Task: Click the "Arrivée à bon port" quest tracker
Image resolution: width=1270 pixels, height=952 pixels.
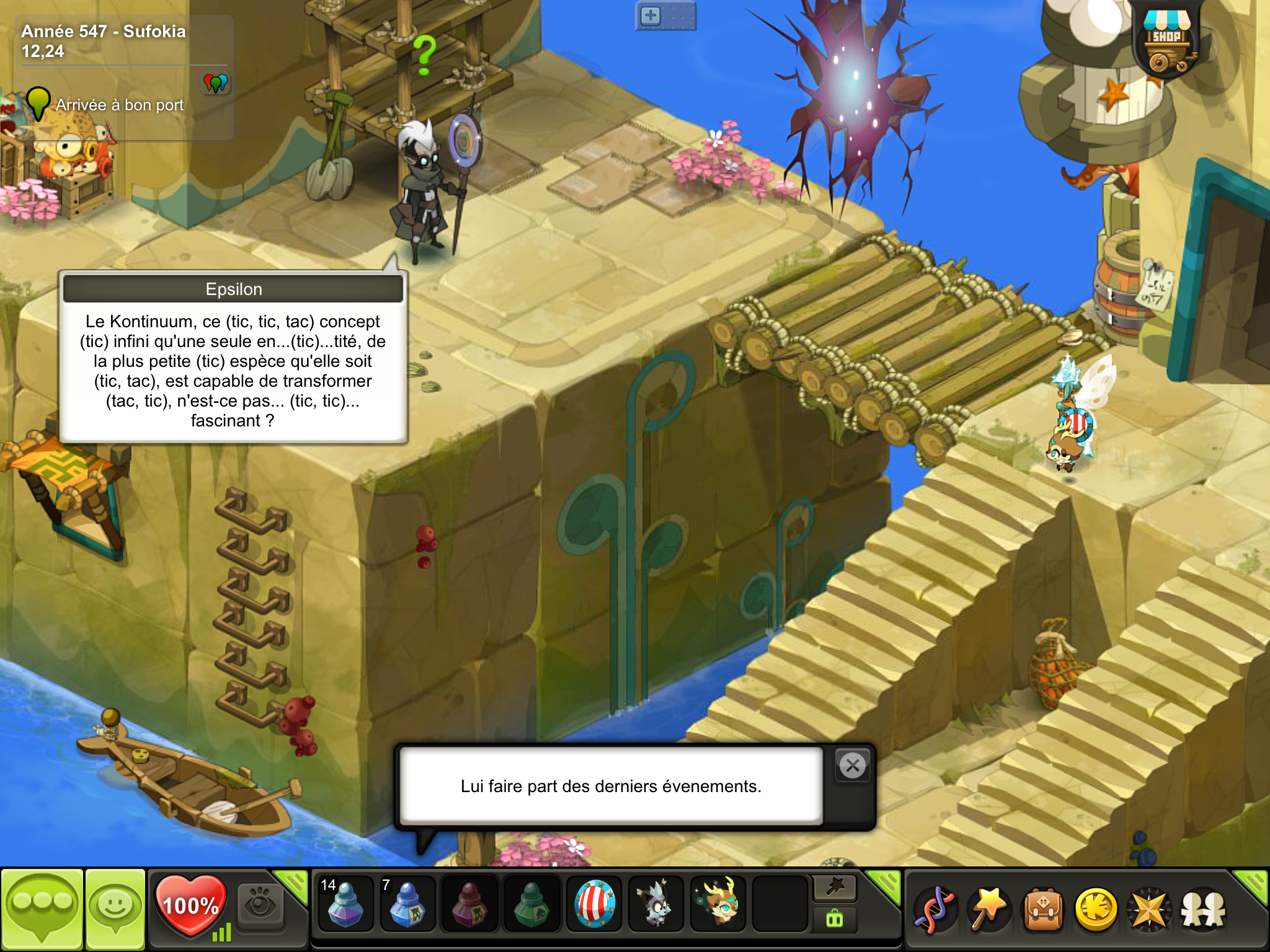Action: point(120,105)
